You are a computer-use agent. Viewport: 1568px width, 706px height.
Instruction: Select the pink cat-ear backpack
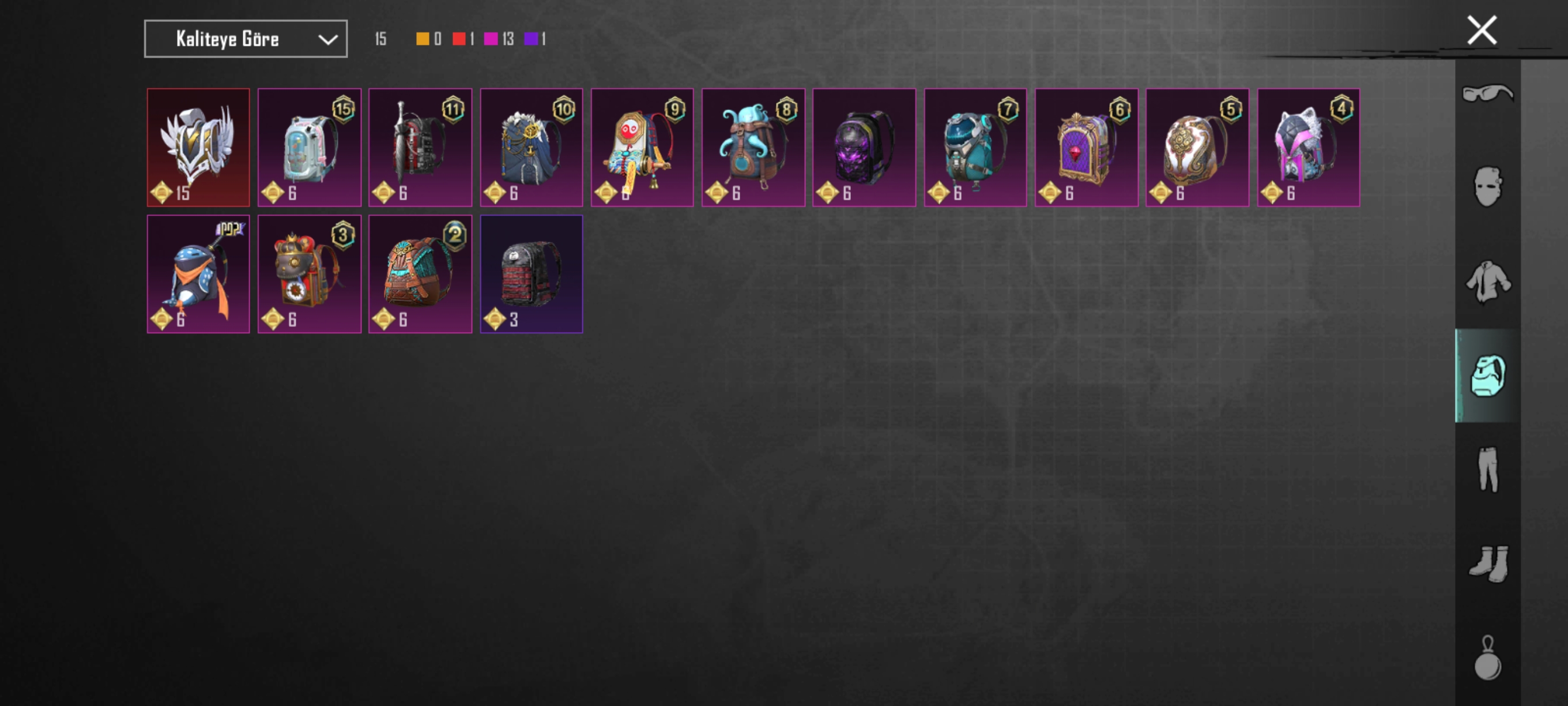[x=1308, y=148]
